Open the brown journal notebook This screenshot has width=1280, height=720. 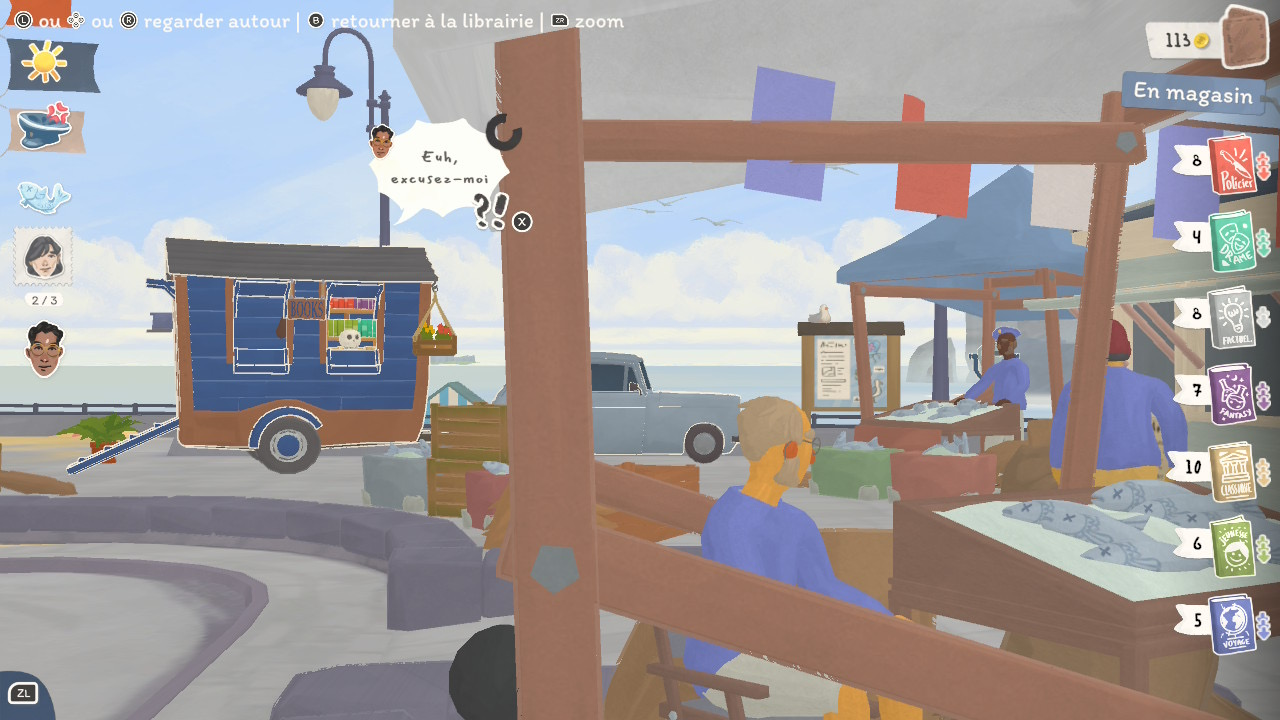coord(1245,38)
